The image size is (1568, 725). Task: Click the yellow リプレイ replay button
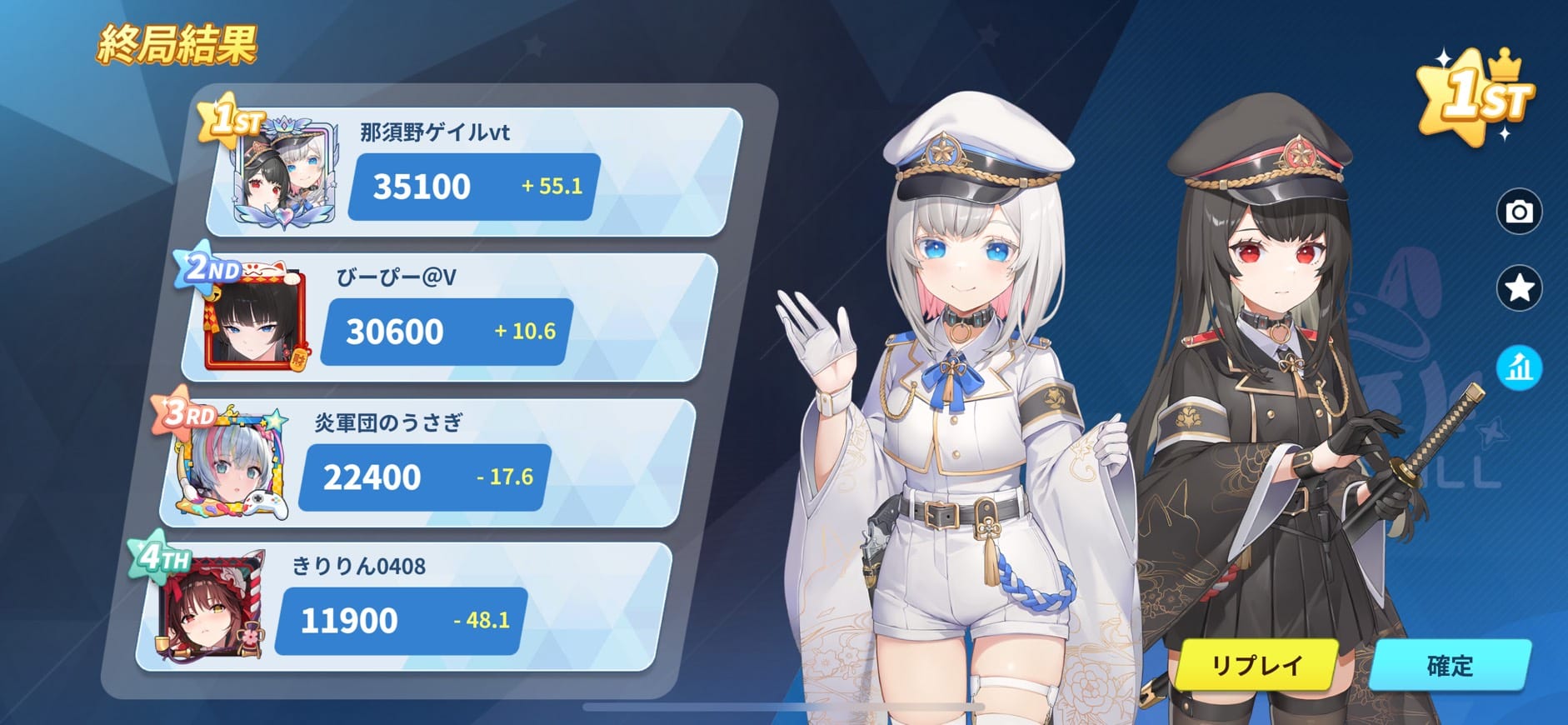click(x=1256, y=665)
